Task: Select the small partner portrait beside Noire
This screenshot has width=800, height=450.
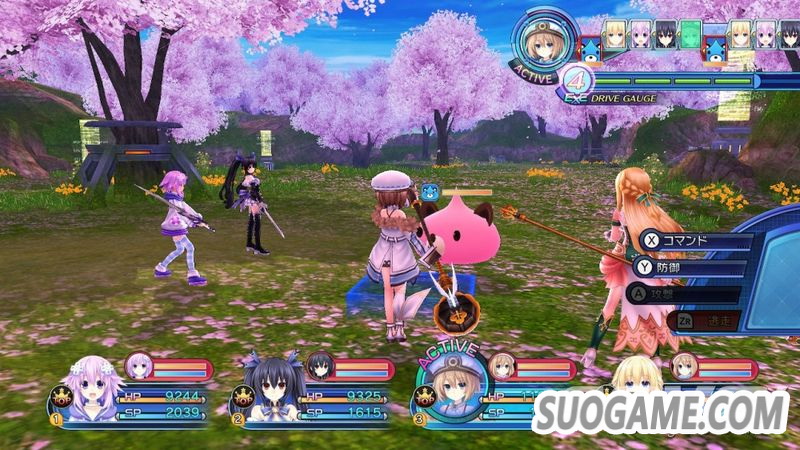Action: [x=320, y=366]
